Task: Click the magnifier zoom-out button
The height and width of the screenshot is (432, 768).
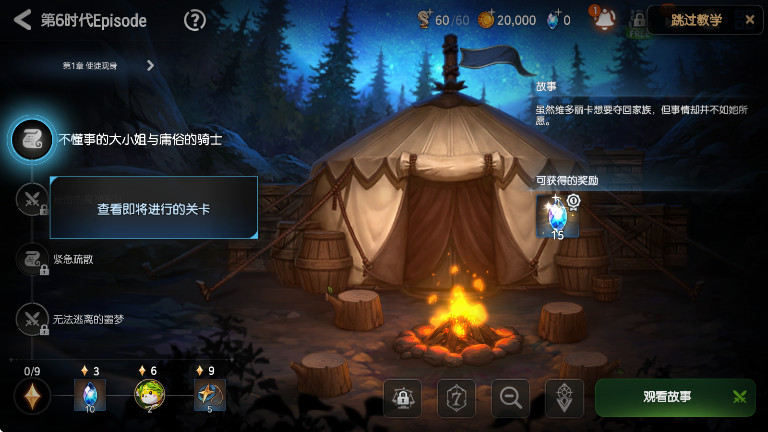Action: pyautogui.click(x=510, y=397)
